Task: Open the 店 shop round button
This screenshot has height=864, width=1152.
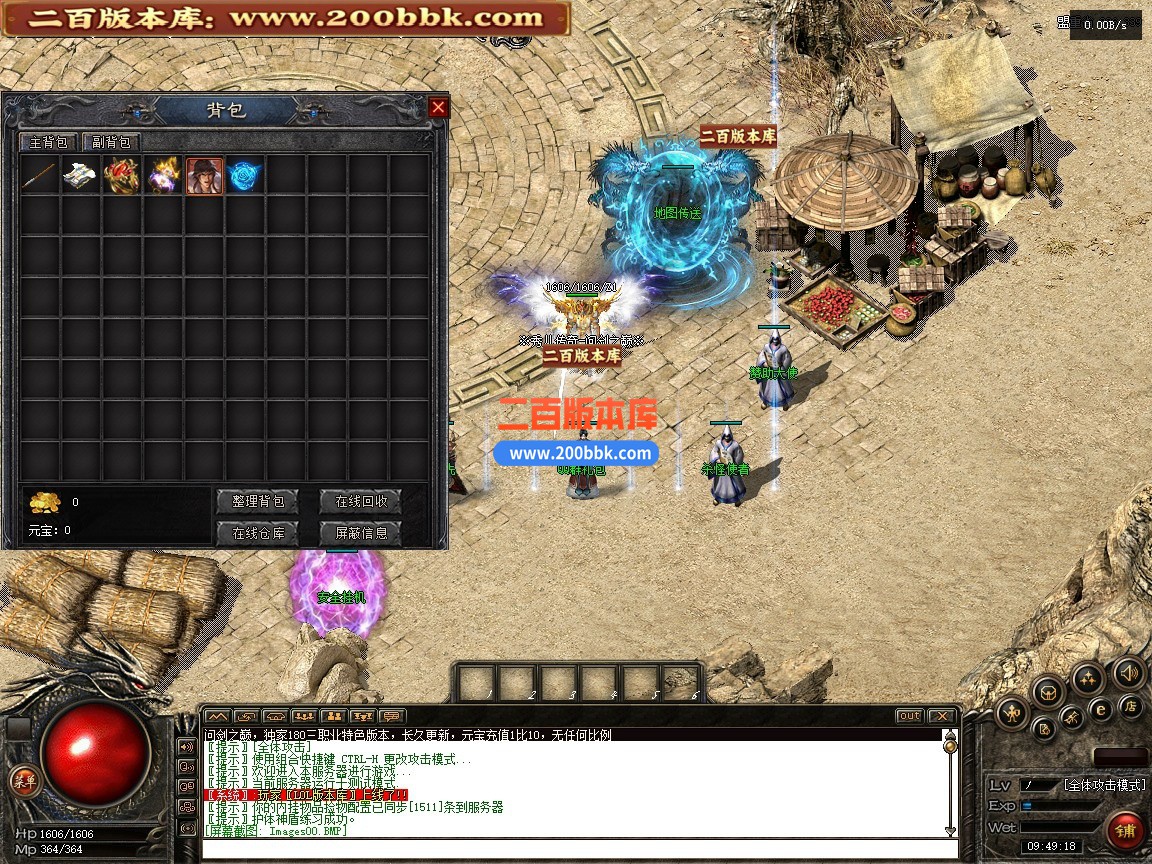Action: pos(1131,707)
